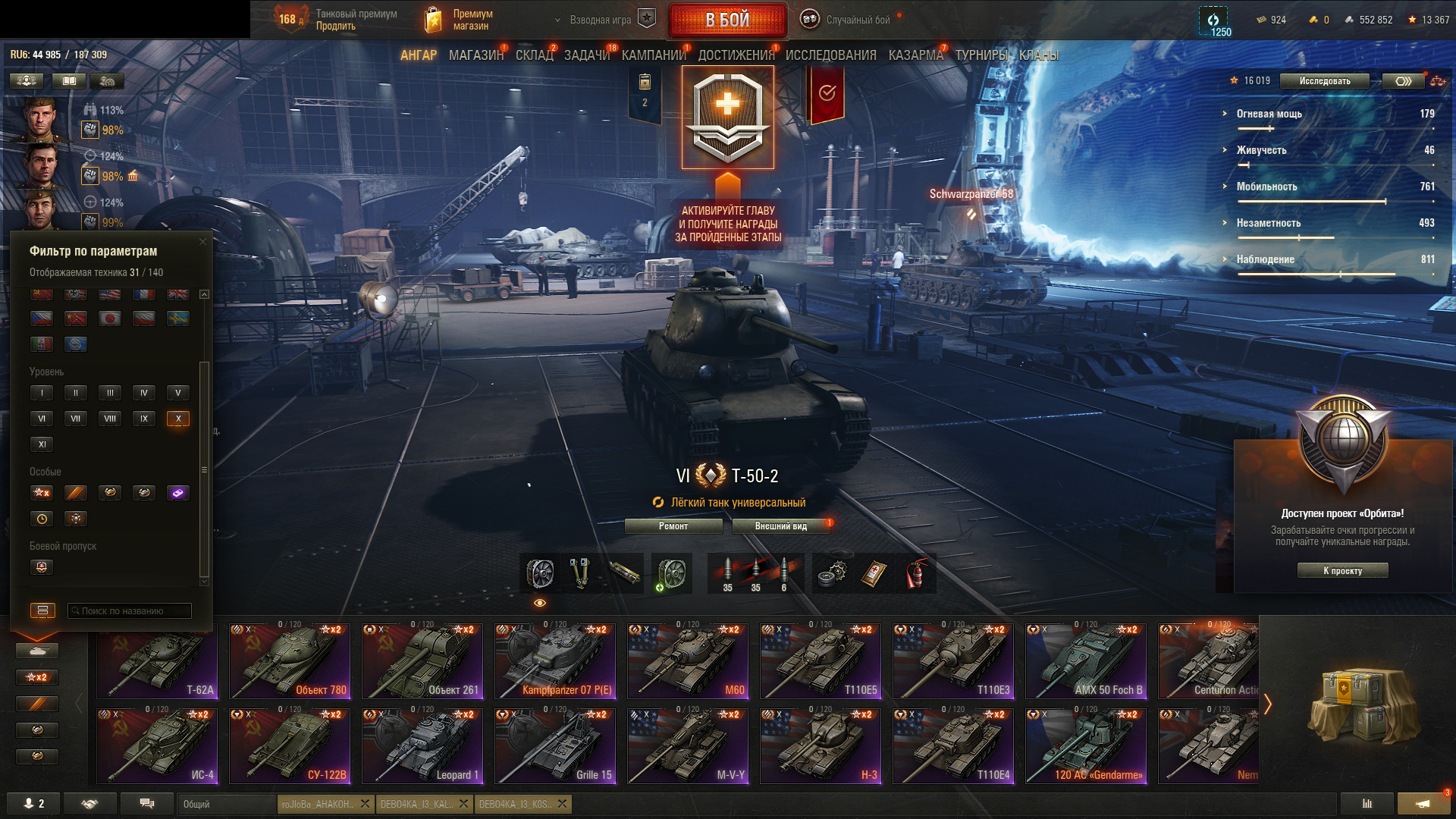The image size is (1456, 819).
Task: Start battle with the В БОЙ button
Action: pos(727,20)
